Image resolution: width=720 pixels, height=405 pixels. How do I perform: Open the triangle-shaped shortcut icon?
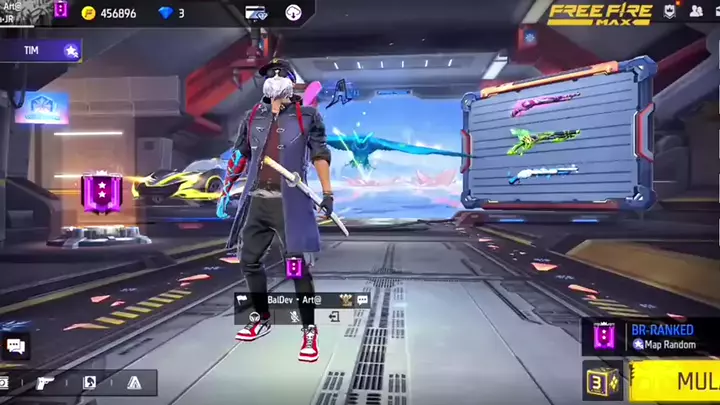[133, 382]
